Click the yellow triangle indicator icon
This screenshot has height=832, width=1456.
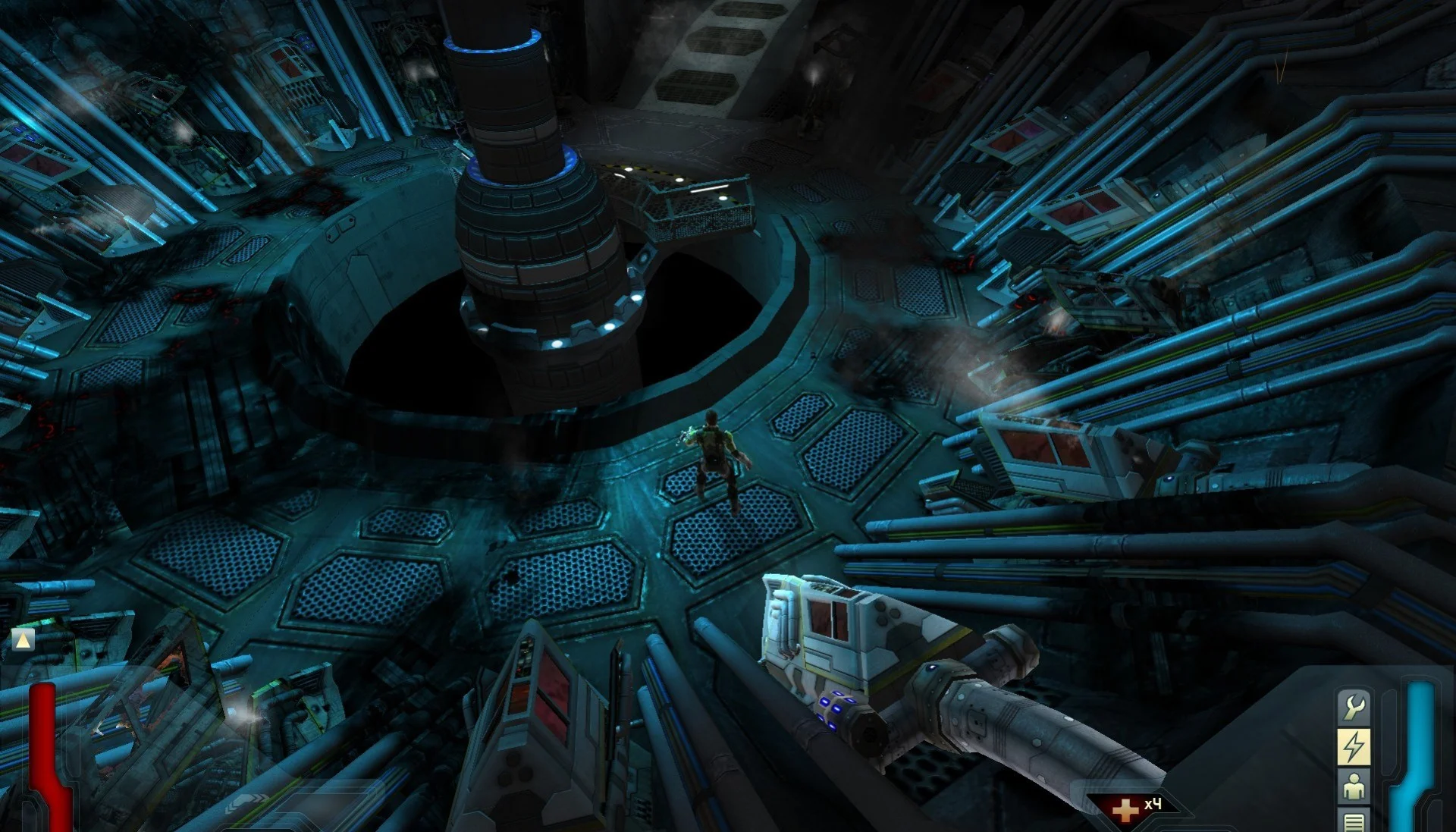[x=24, y=640]
